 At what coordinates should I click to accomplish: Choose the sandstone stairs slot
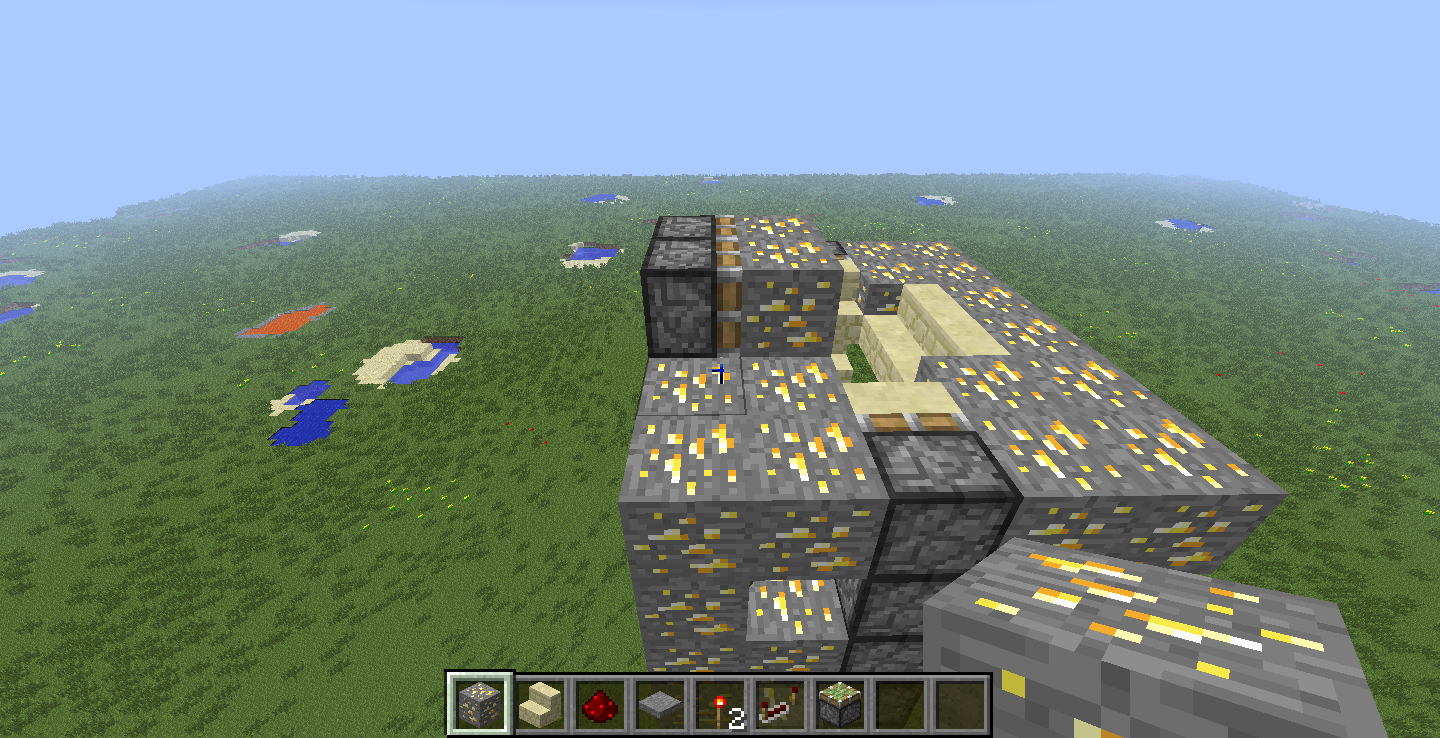point(540,703)
